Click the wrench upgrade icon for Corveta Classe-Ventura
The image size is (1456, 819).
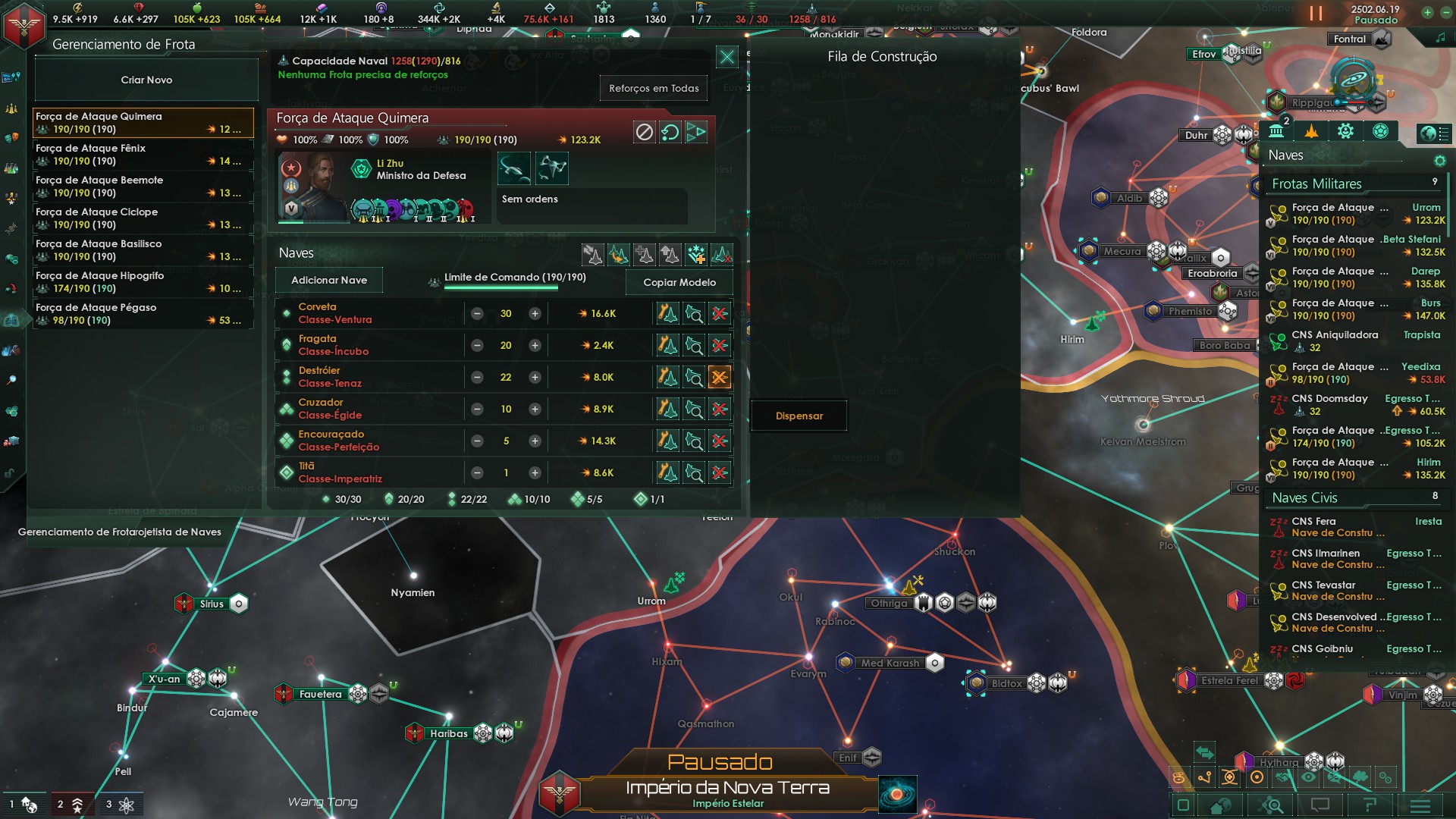pyautogui.click(x=667, y=313)
